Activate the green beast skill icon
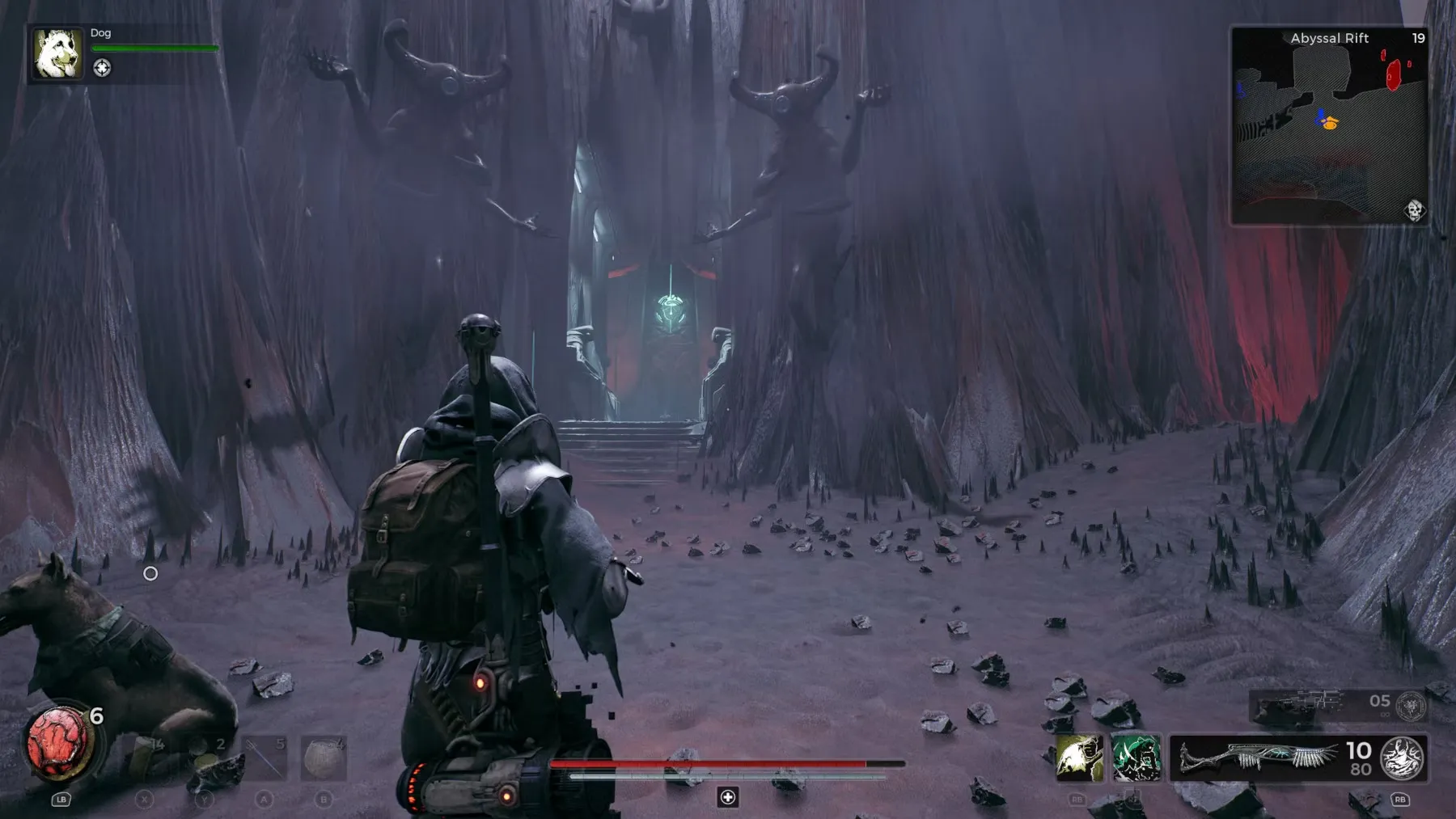The image size is (1456, 819). 1136,758
